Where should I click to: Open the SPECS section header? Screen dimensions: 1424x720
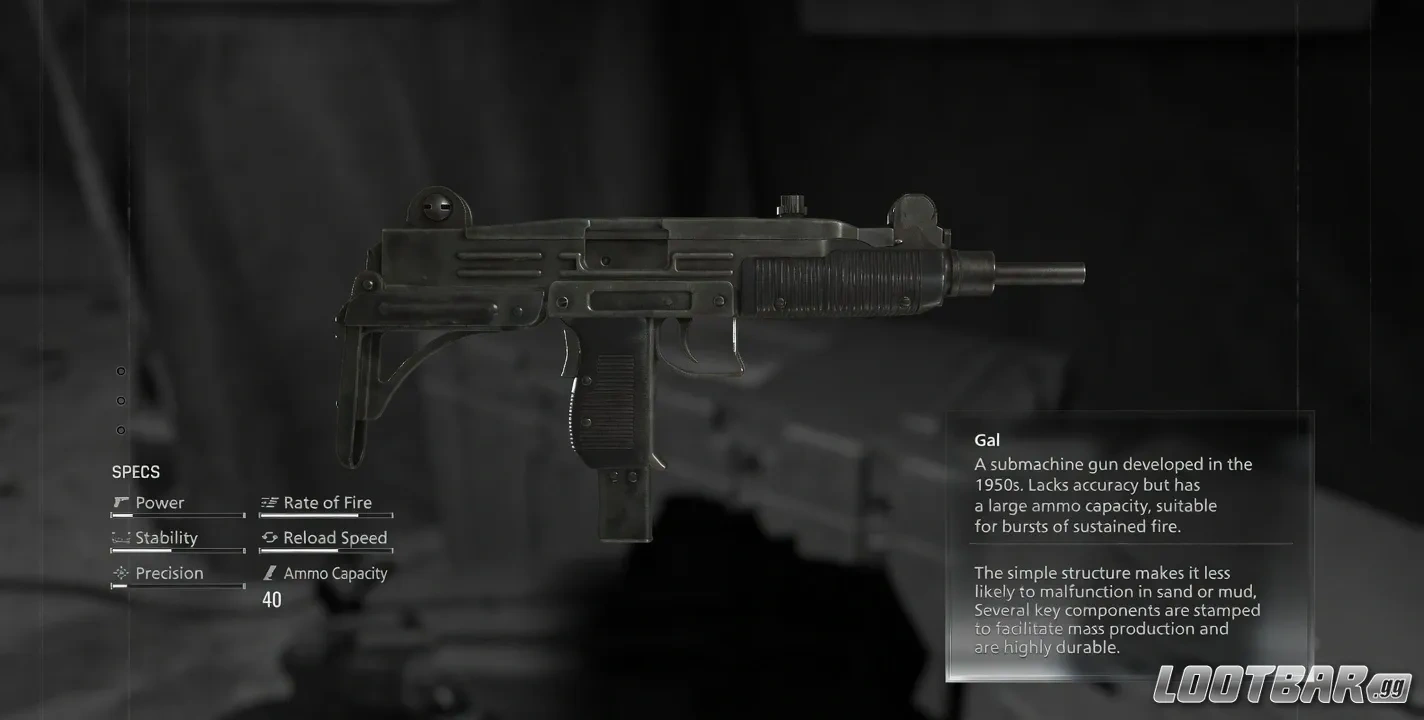tap(136, 471)
